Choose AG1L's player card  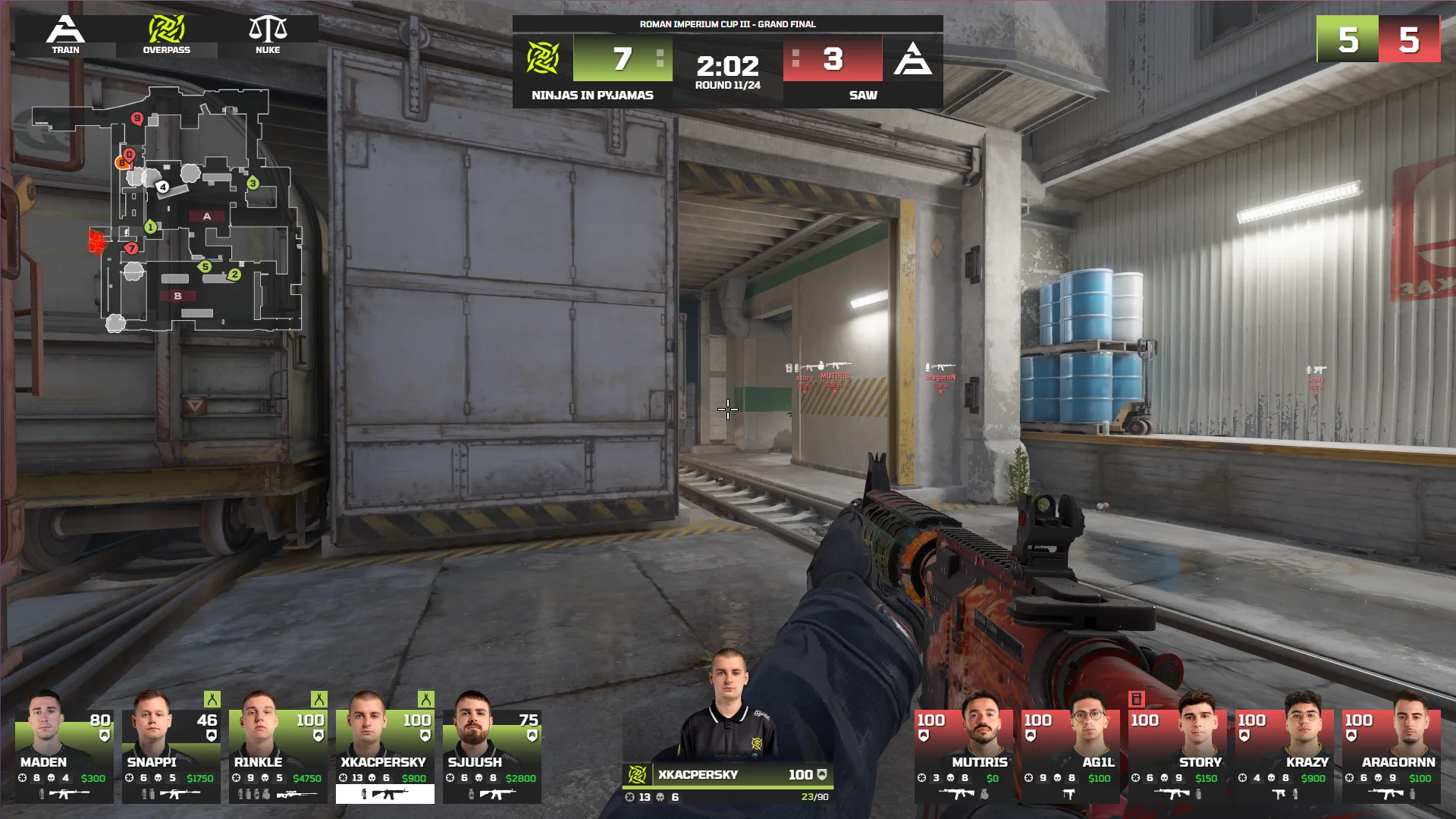click(x=1070, y=748)
